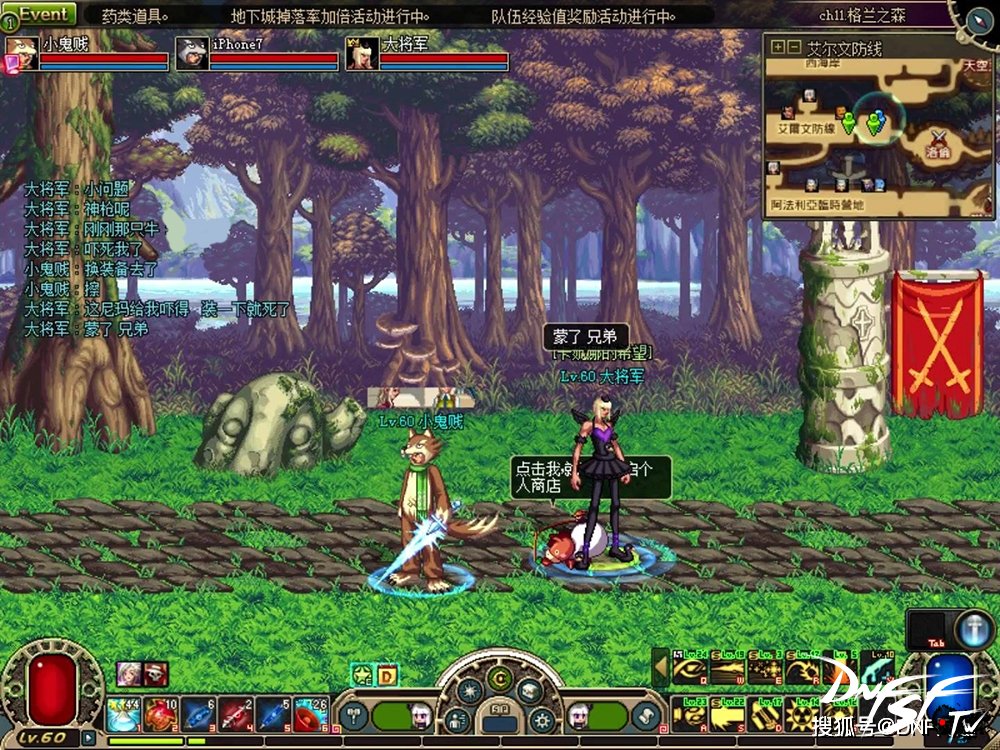Select party member iPhone7 portrait
Image resolution: width=1000 pixels, height=750 pixels.
(x=192, y=53)
